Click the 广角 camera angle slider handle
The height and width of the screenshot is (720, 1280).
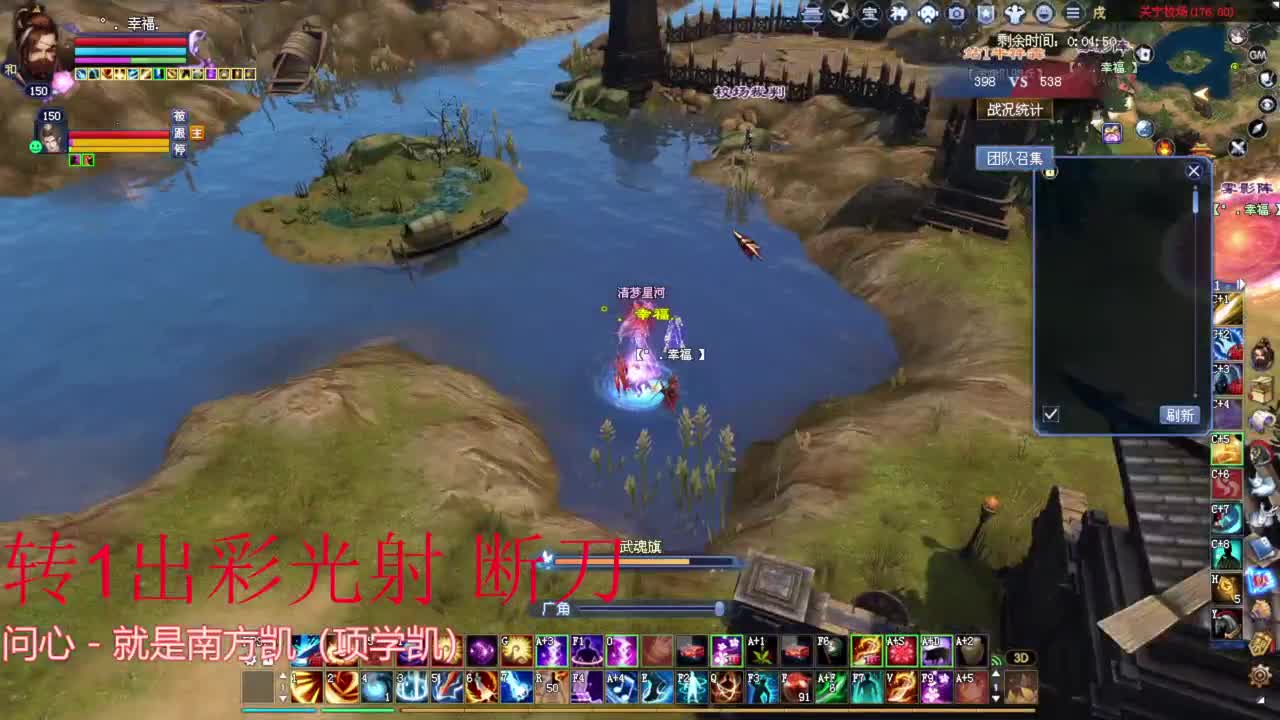click(x=718, y=608)
